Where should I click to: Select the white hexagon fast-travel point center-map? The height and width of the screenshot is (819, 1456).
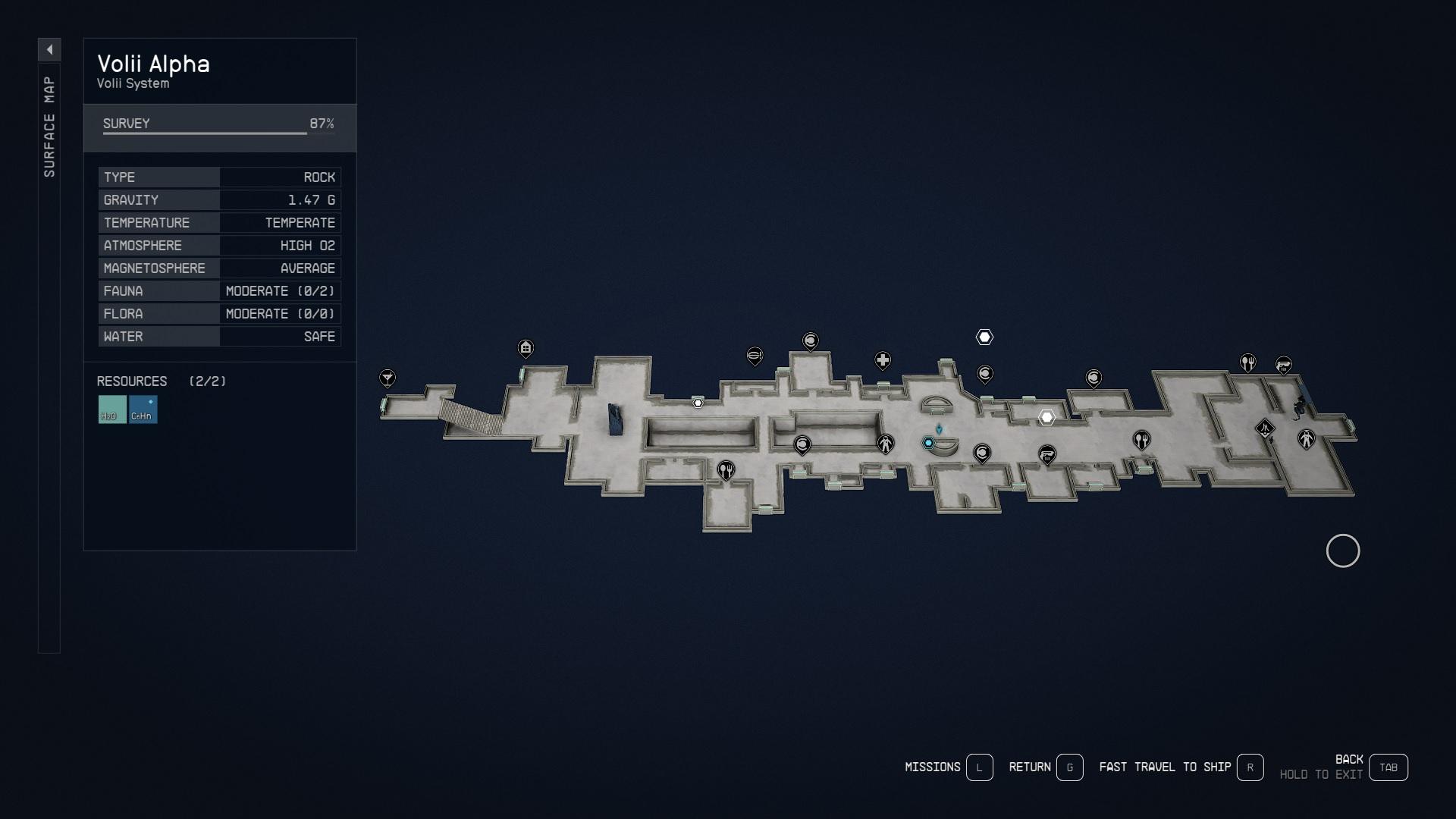(x=1047, y=416)
